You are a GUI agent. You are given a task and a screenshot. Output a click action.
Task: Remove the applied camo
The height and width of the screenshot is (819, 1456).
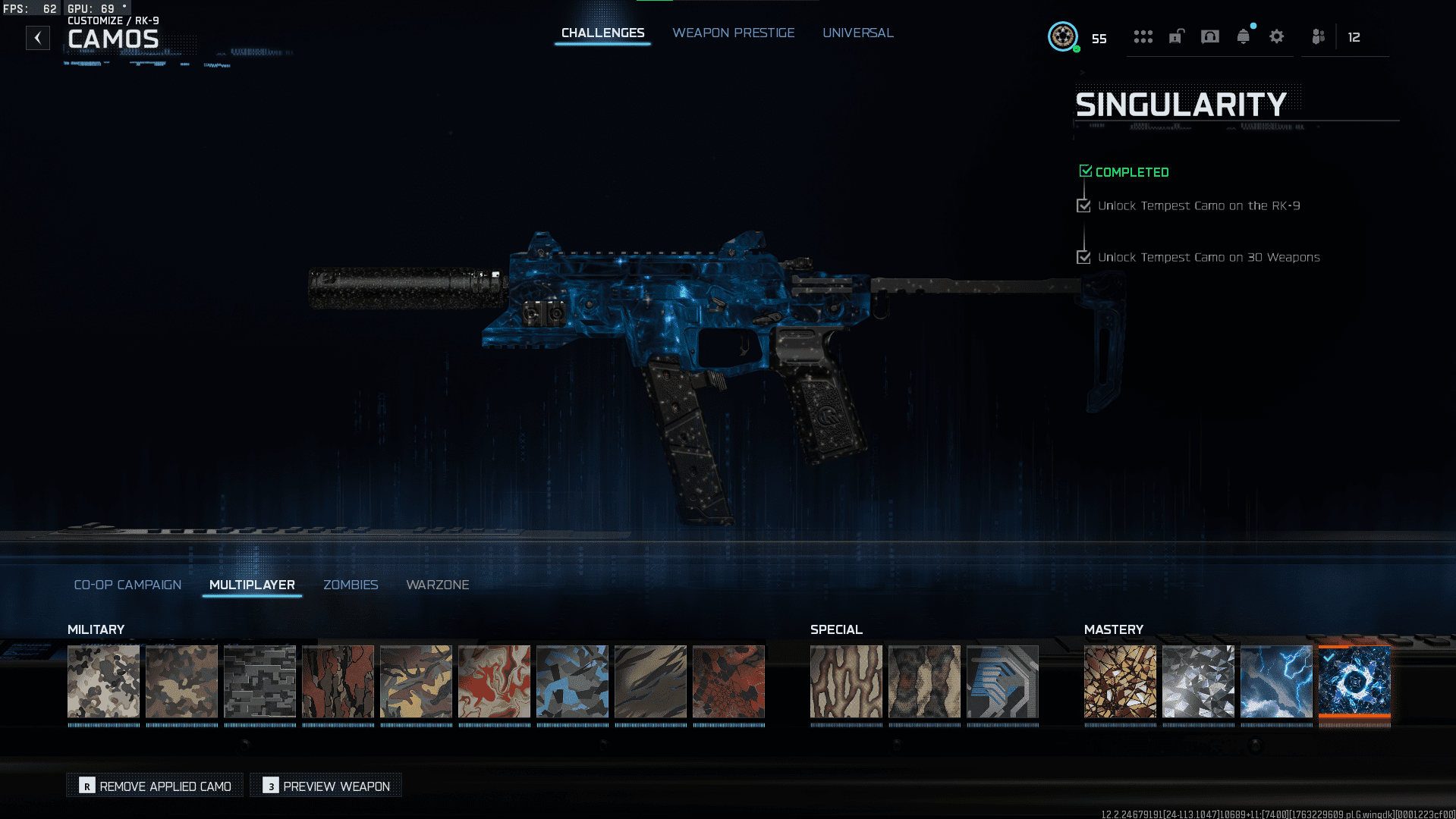click(156, 786)
